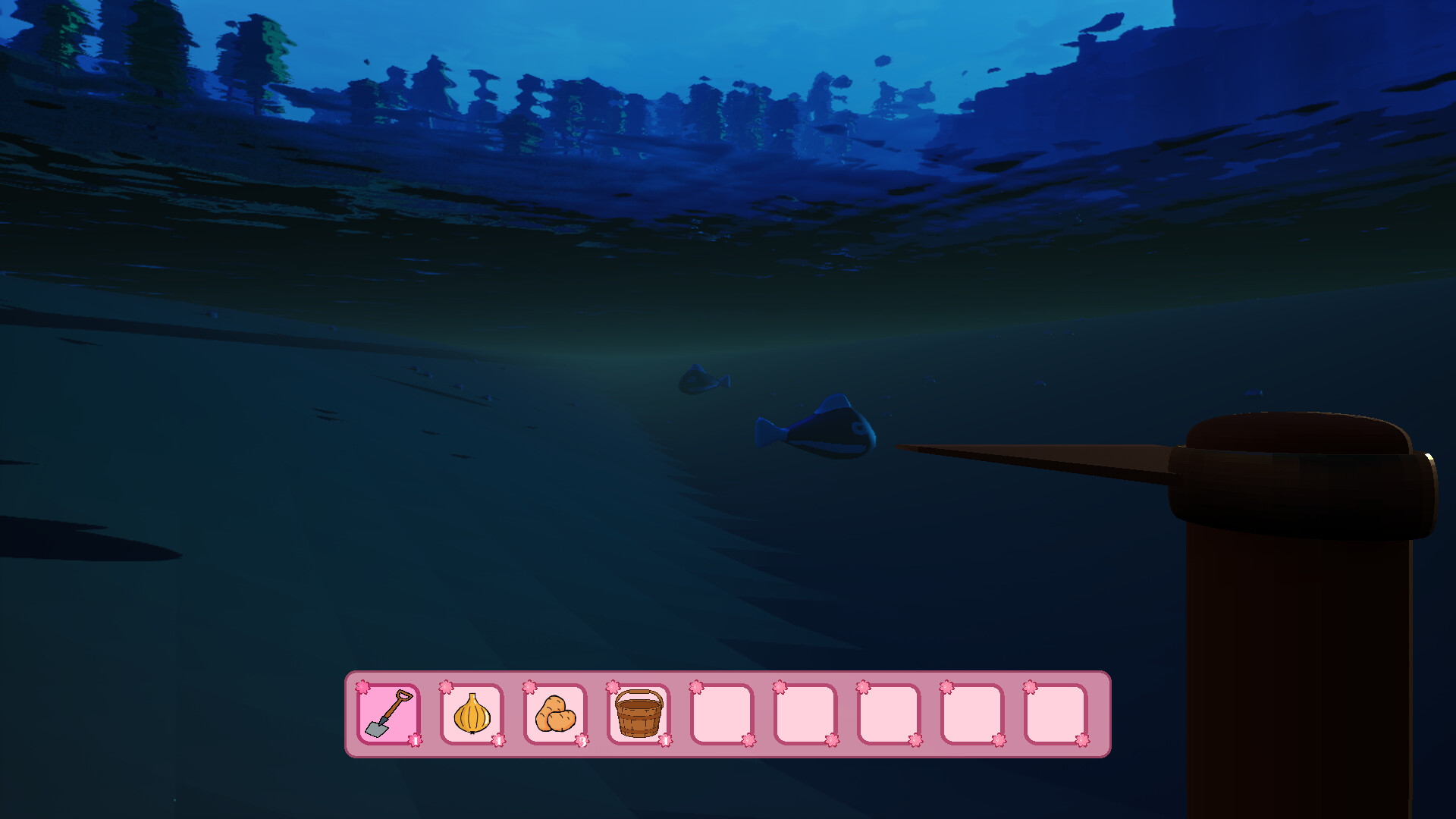Image resolution: width=1456 pixels, height=819 pixels.
Task: Click the flower decoration on the shovel slot
Action: (363, 686)
